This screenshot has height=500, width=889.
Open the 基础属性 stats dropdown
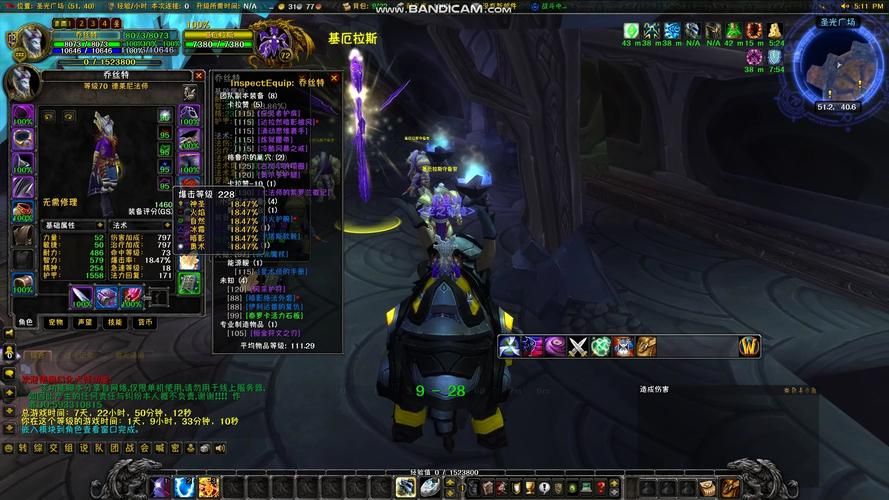point(98,226)
